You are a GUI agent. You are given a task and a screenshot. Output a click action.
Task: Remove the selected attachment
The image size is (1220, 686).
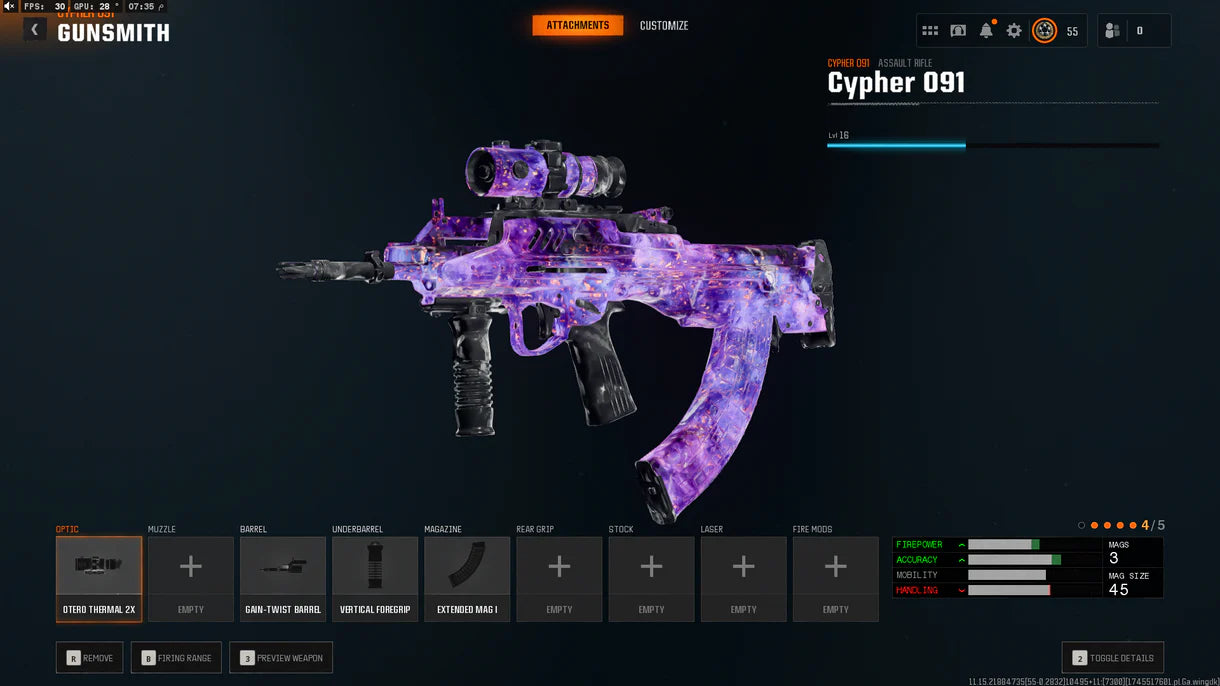click(90, 658)
